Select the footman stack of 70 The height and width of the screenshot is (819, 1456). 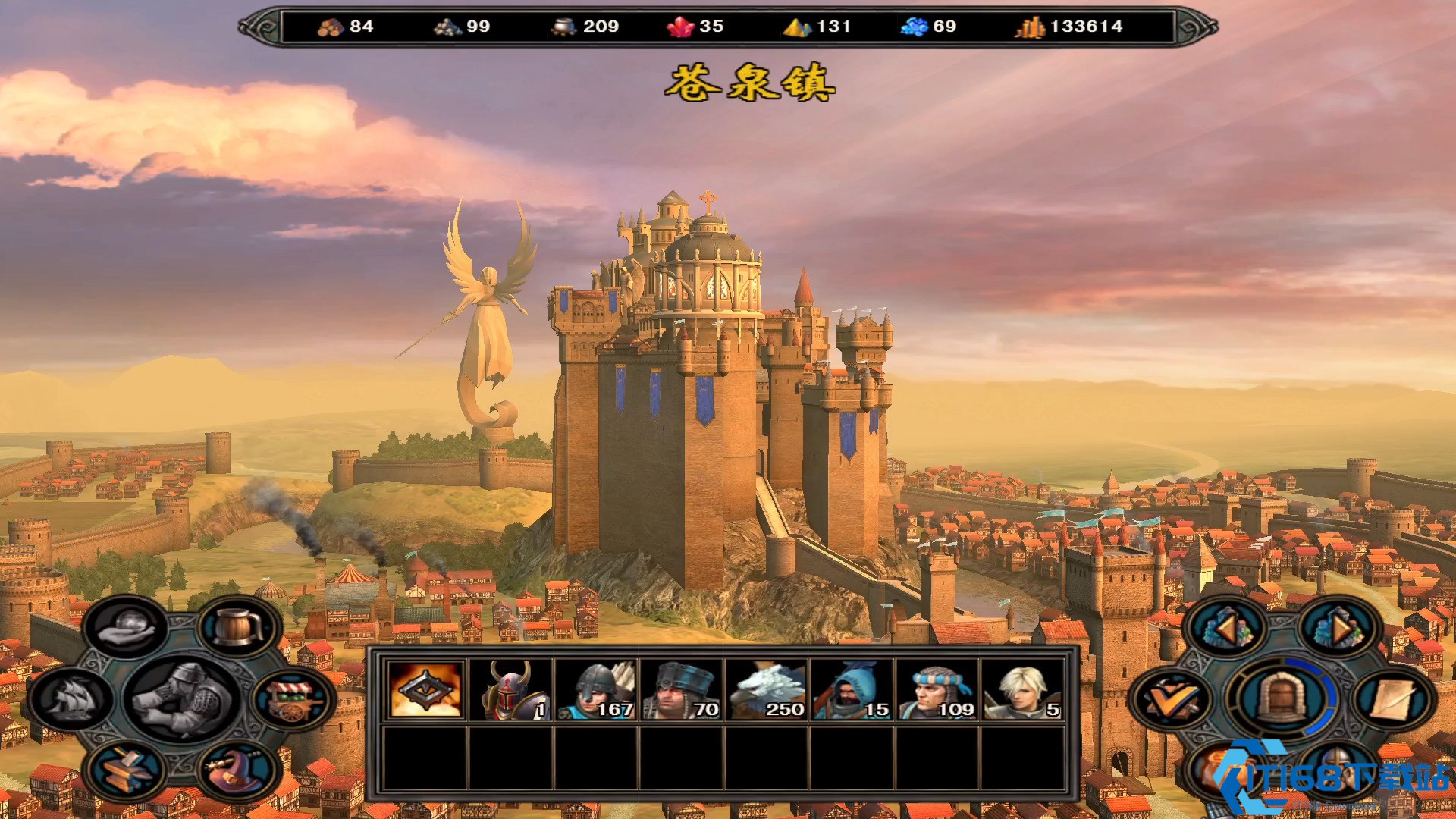(x=681, y=689)
